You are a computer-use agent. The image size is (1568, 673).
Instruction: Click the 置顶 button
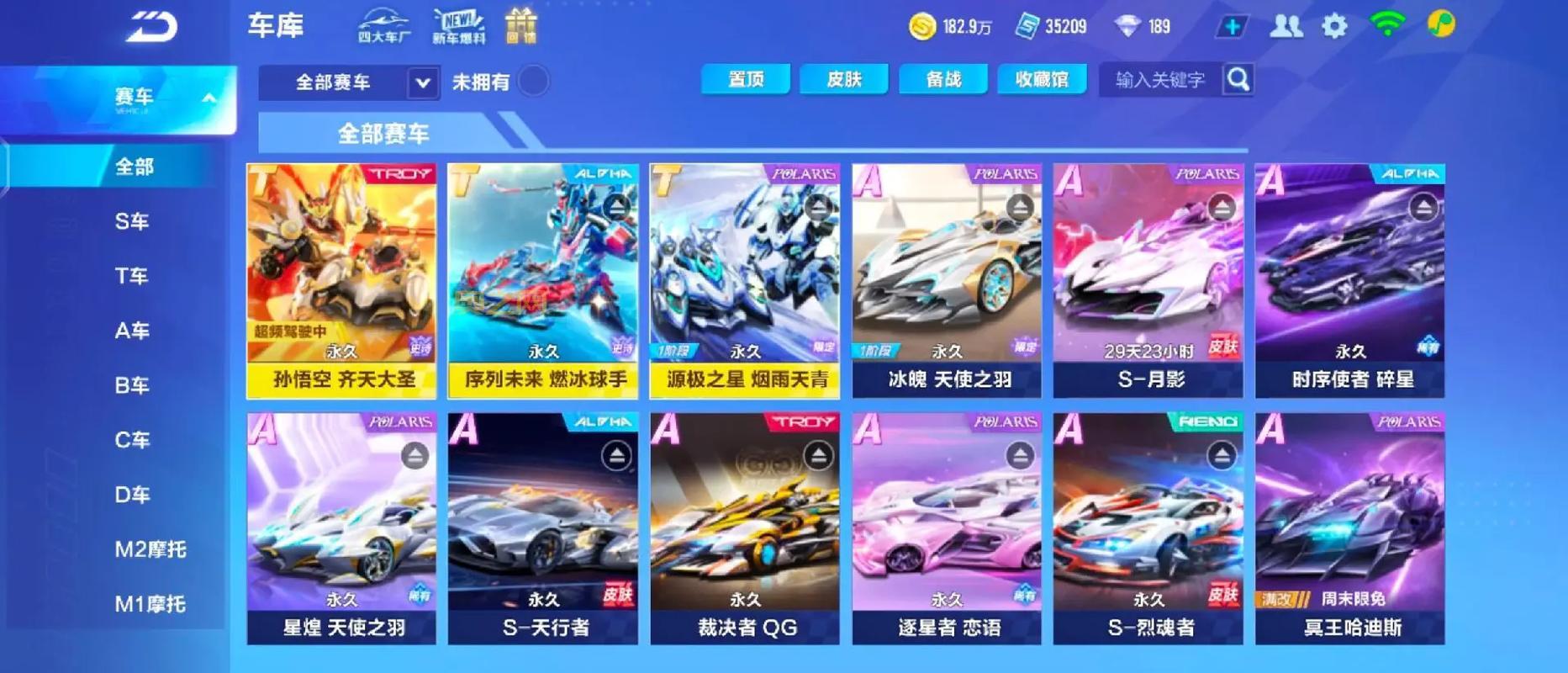pyautogui.click(x=746, y=78)
